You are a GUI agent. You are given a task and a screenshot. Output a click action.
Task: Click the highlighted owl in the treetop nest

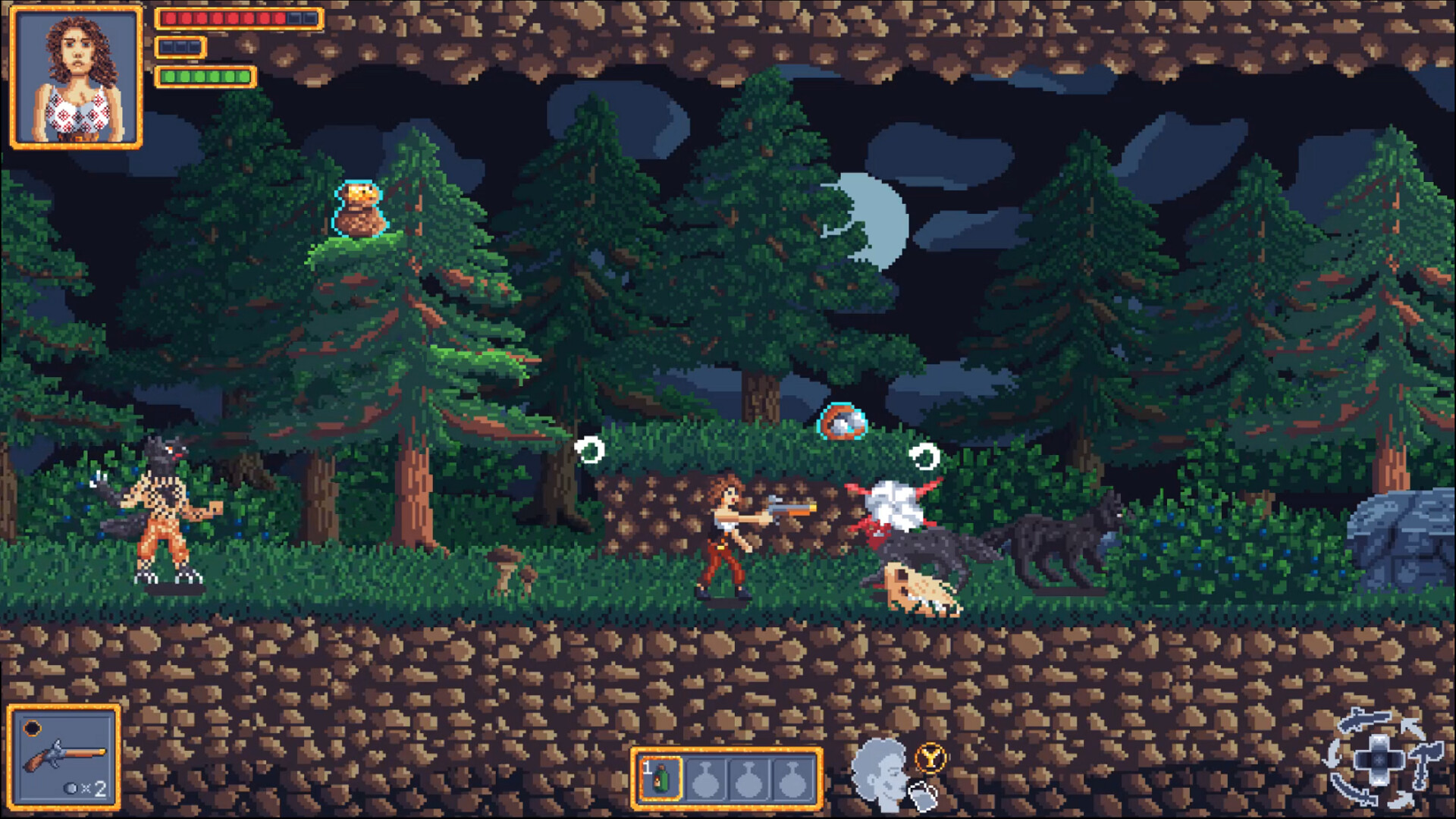359,206
